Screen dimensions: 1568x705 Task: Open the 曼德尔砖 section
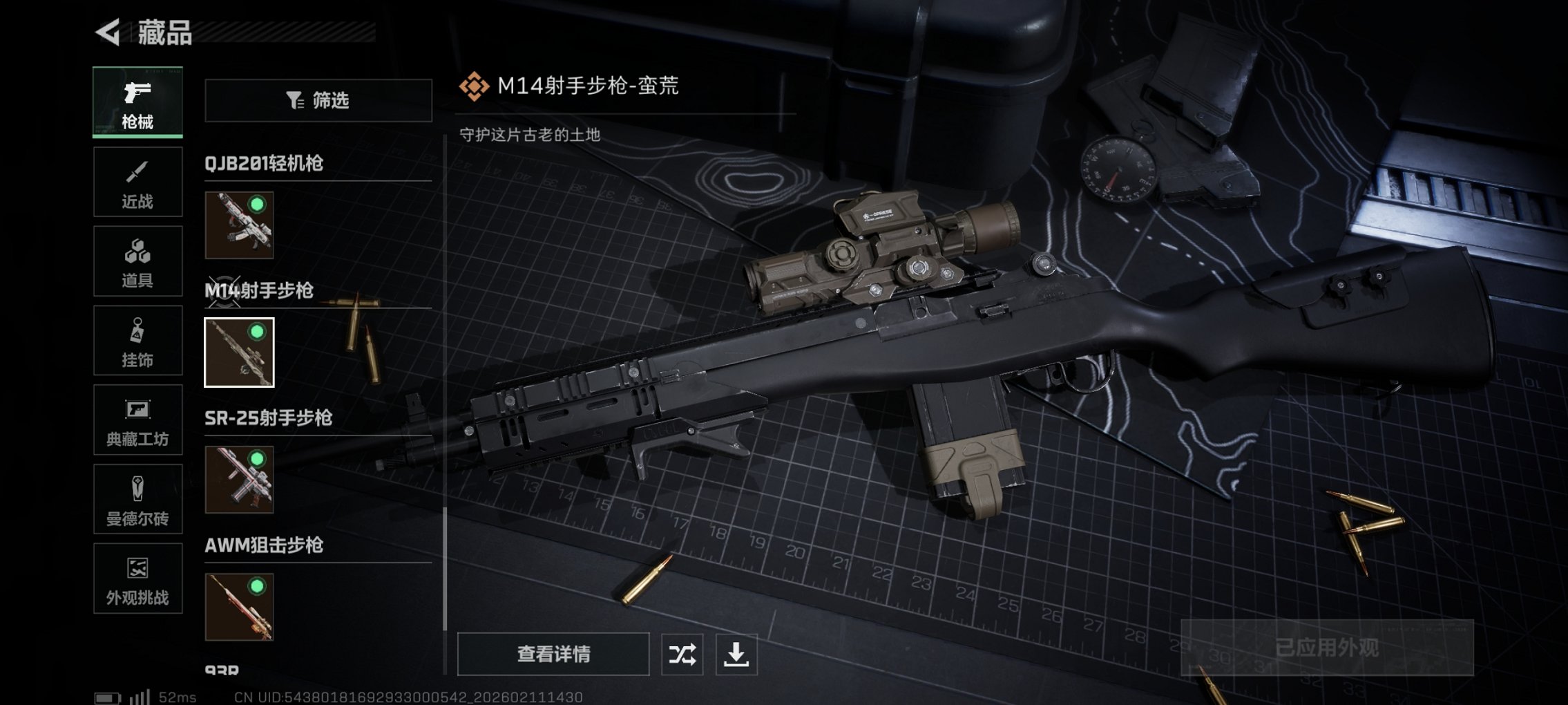tap(137, 499)
